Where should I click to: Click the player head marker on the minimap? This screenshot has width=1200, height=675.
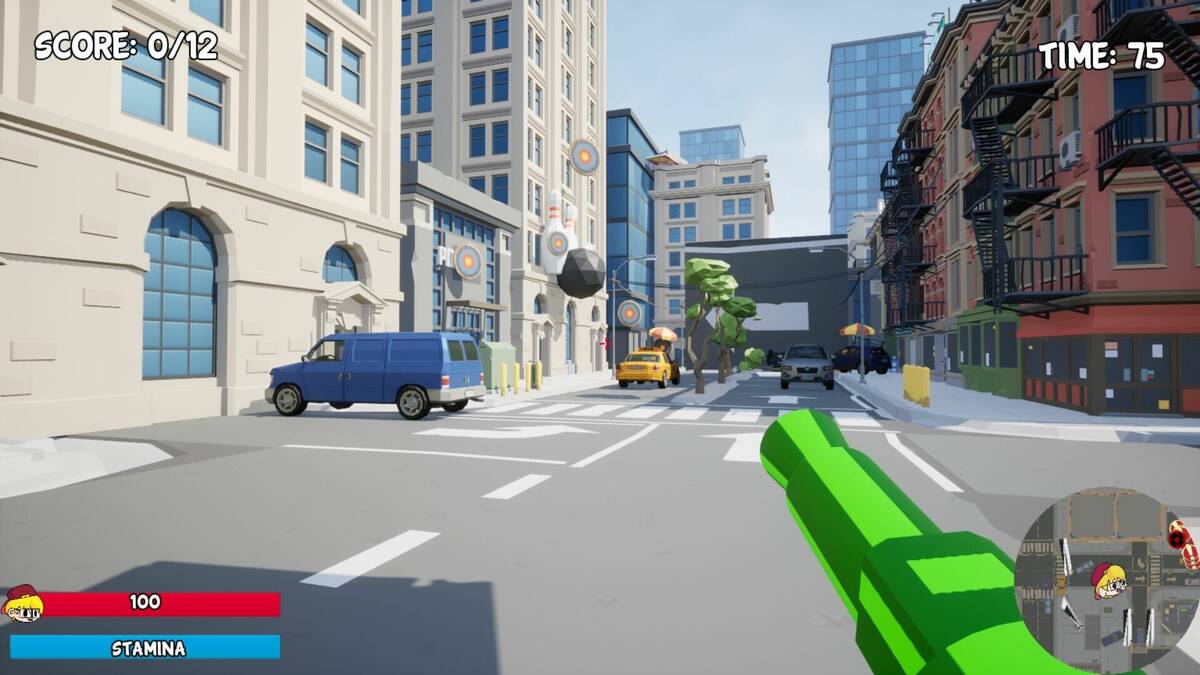1108,580
